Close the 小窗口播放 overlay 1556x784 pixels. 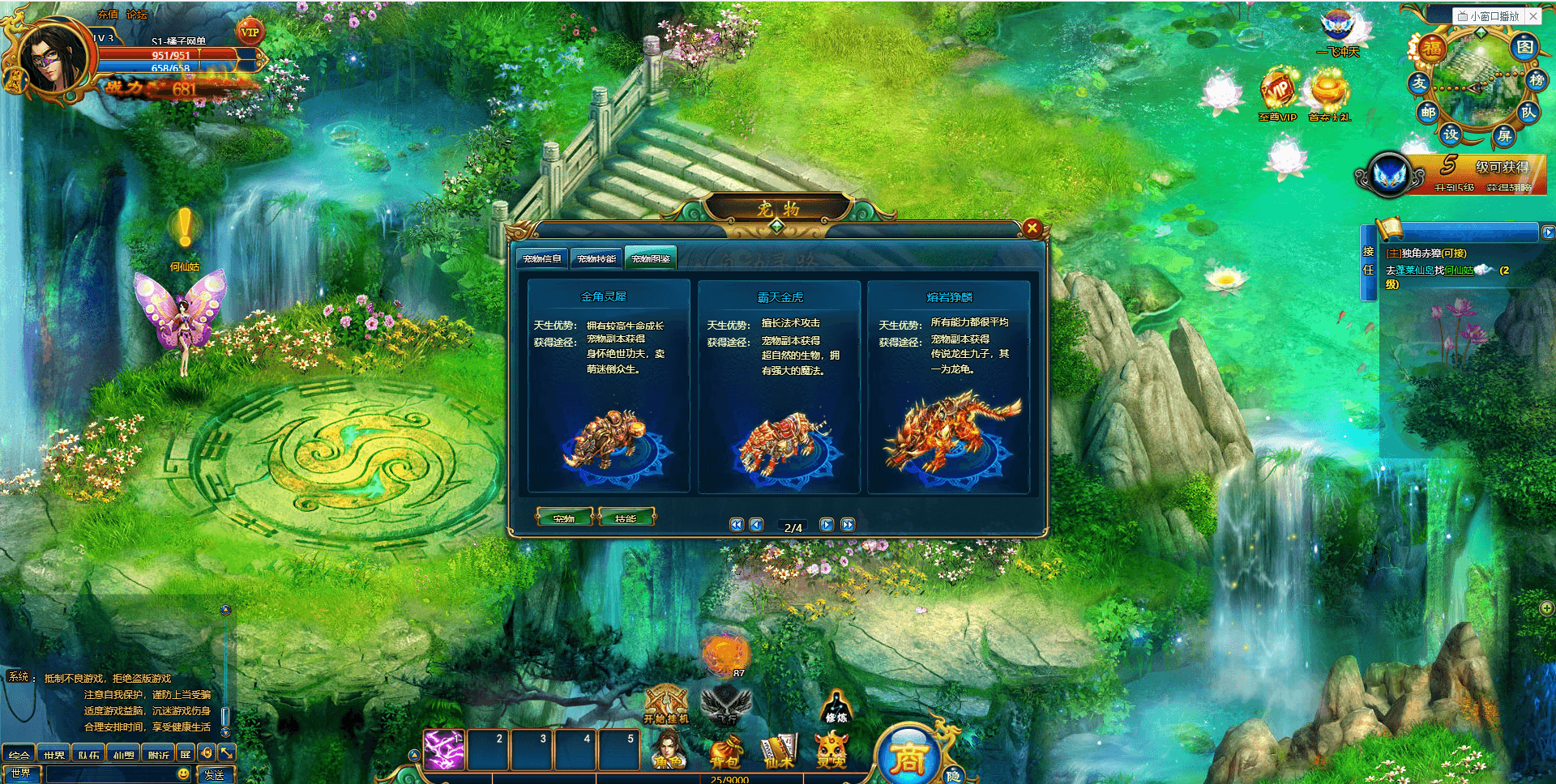point(1533,15)
